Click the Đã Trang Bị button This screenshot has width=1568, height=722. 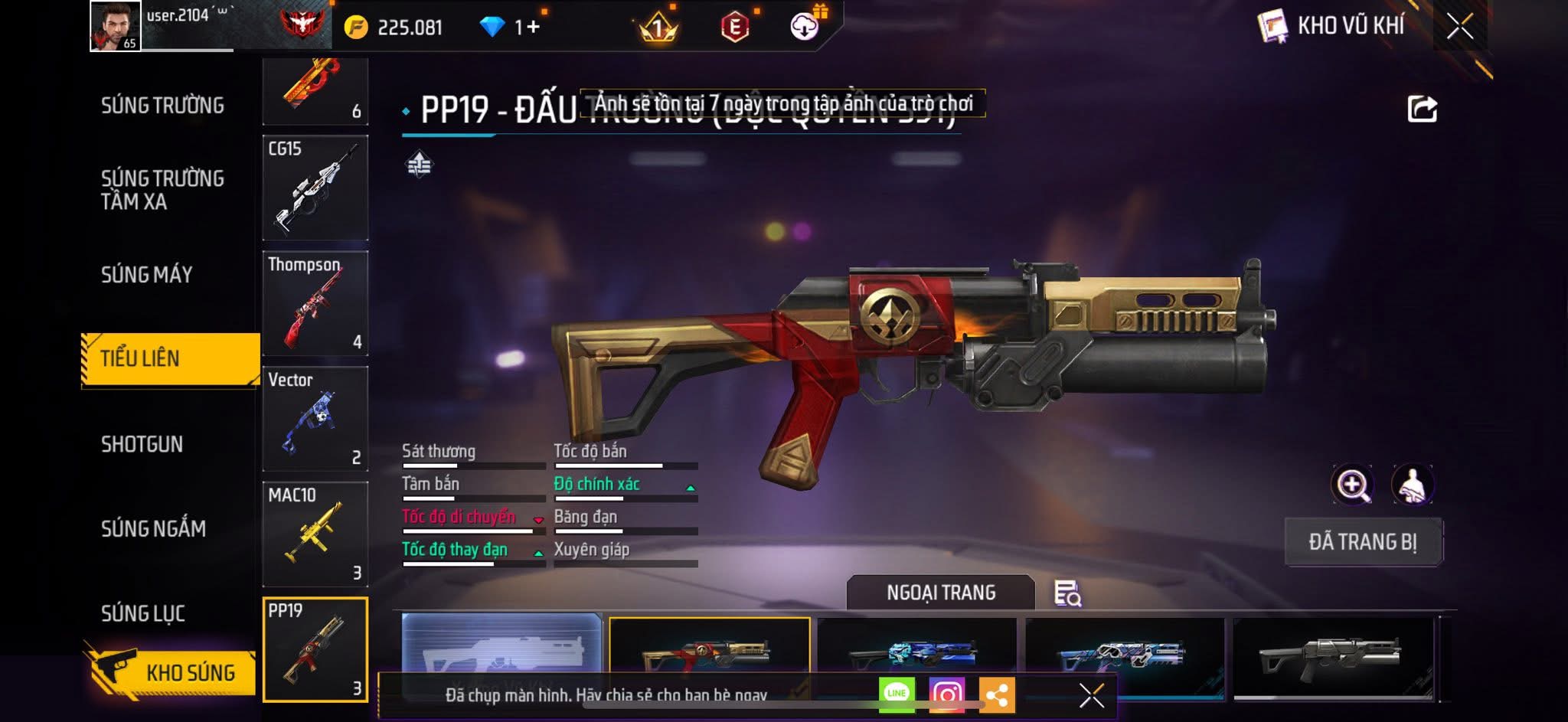point(1363,541)
